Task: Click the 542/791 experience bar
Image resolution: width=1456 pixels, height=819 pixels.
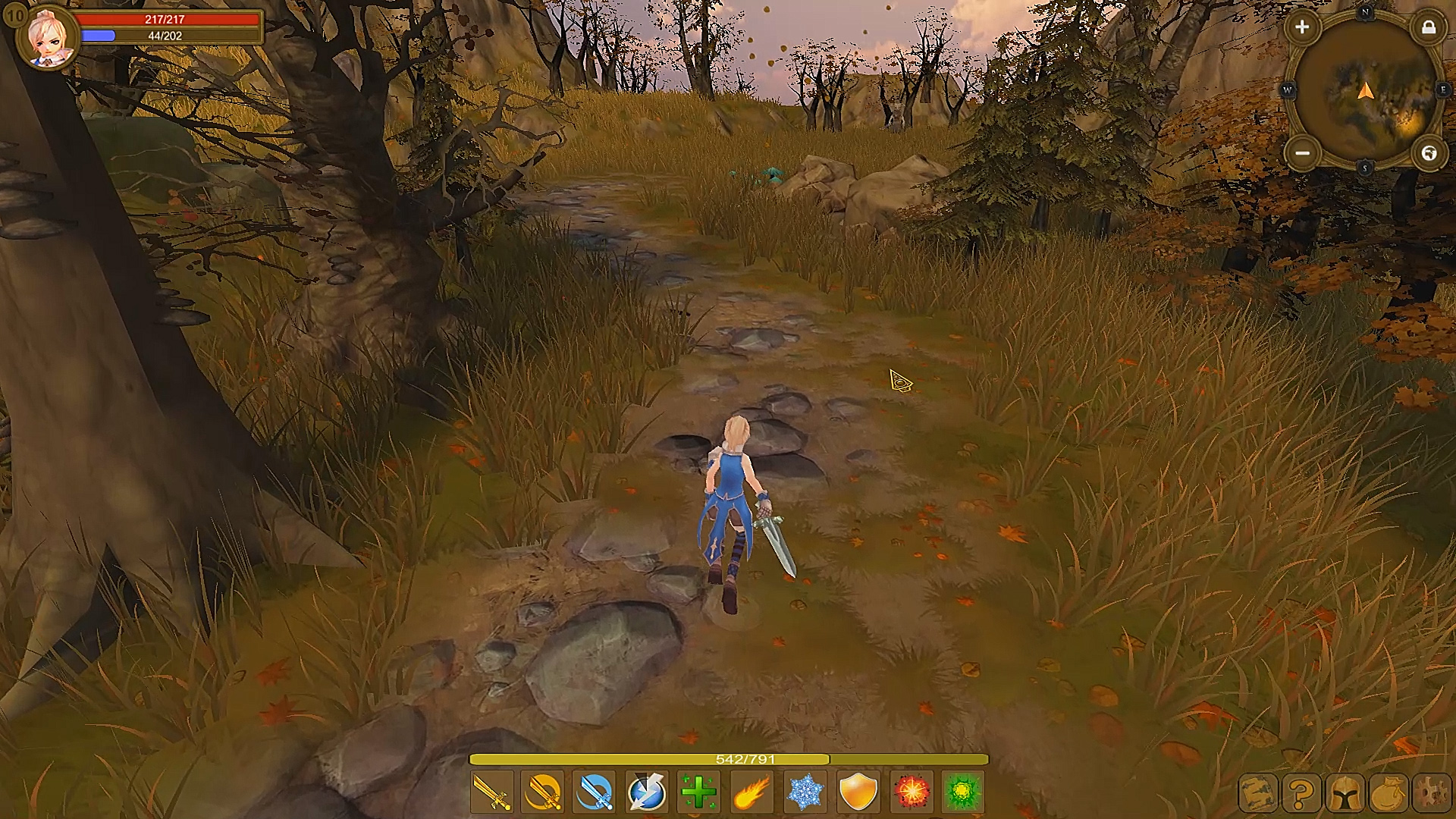Action: pyautogui.click(x=728, y=758)
